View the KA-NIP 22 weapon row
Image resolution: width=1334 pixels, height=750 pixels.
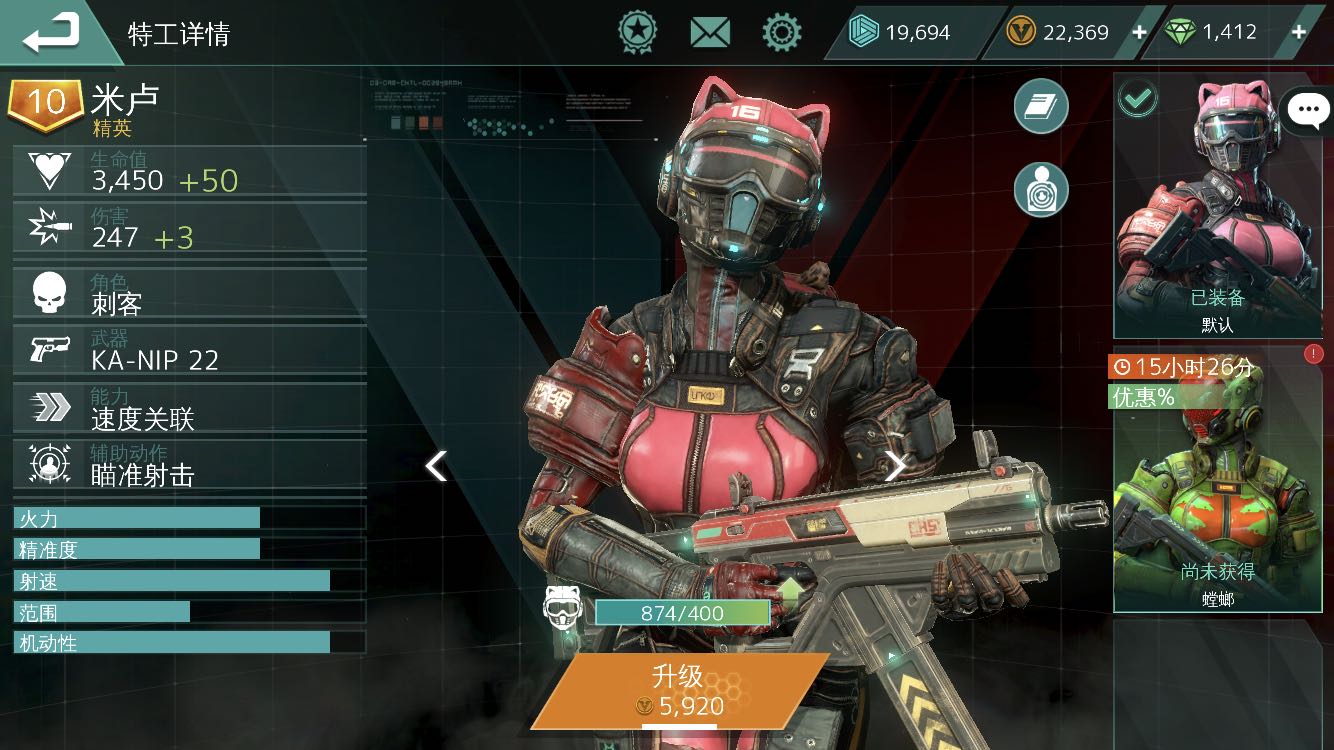[190, 351]
